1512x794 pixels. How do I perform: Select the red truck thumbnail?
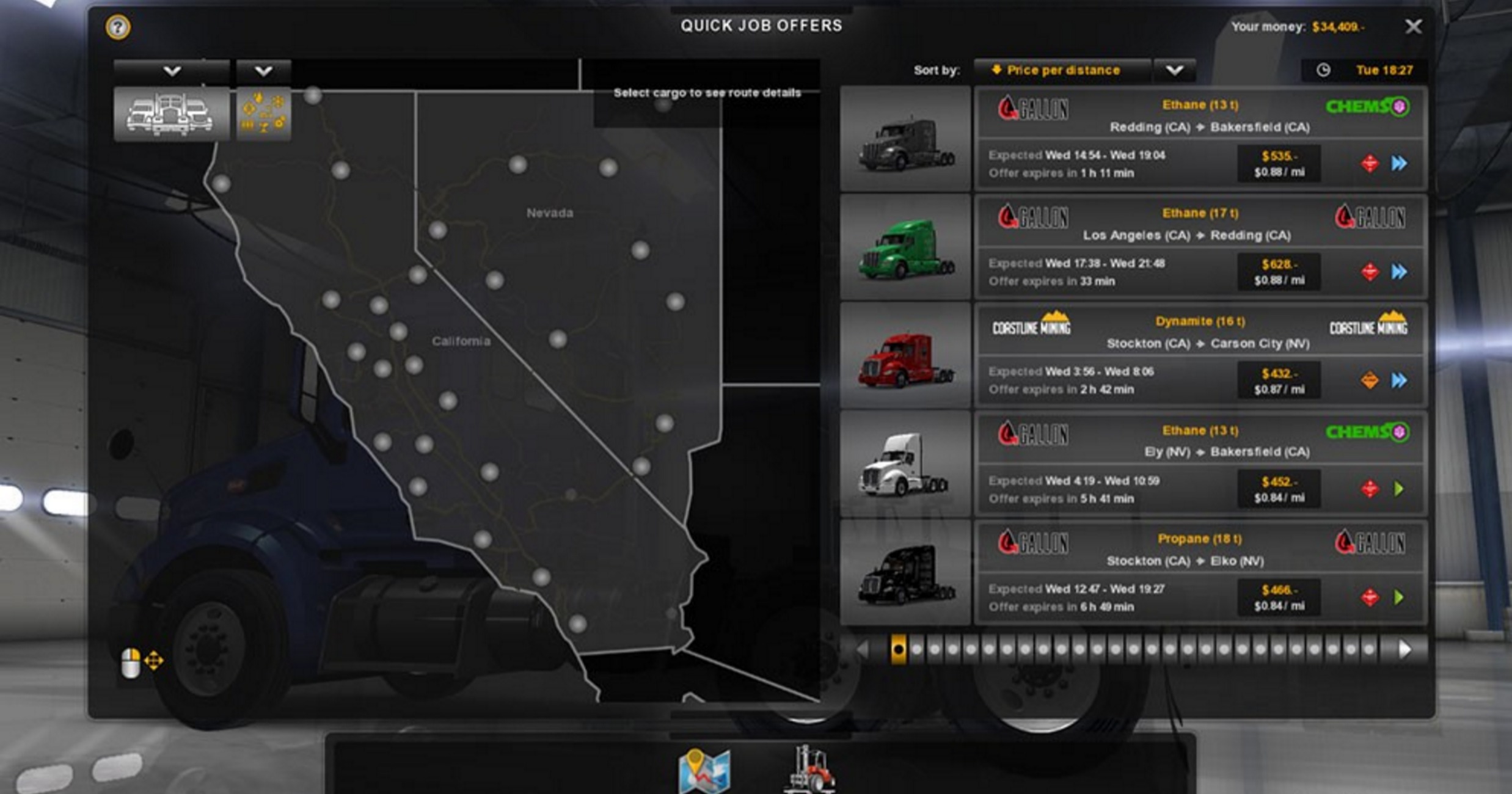(905, 356)
